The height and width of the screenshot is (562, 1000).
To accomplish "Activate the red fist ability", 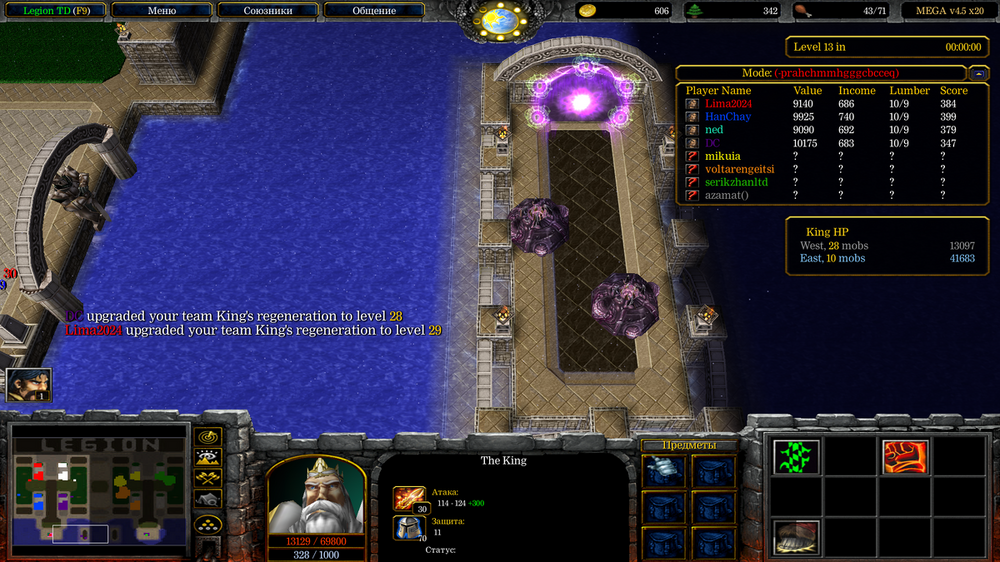I will [905, 457].
